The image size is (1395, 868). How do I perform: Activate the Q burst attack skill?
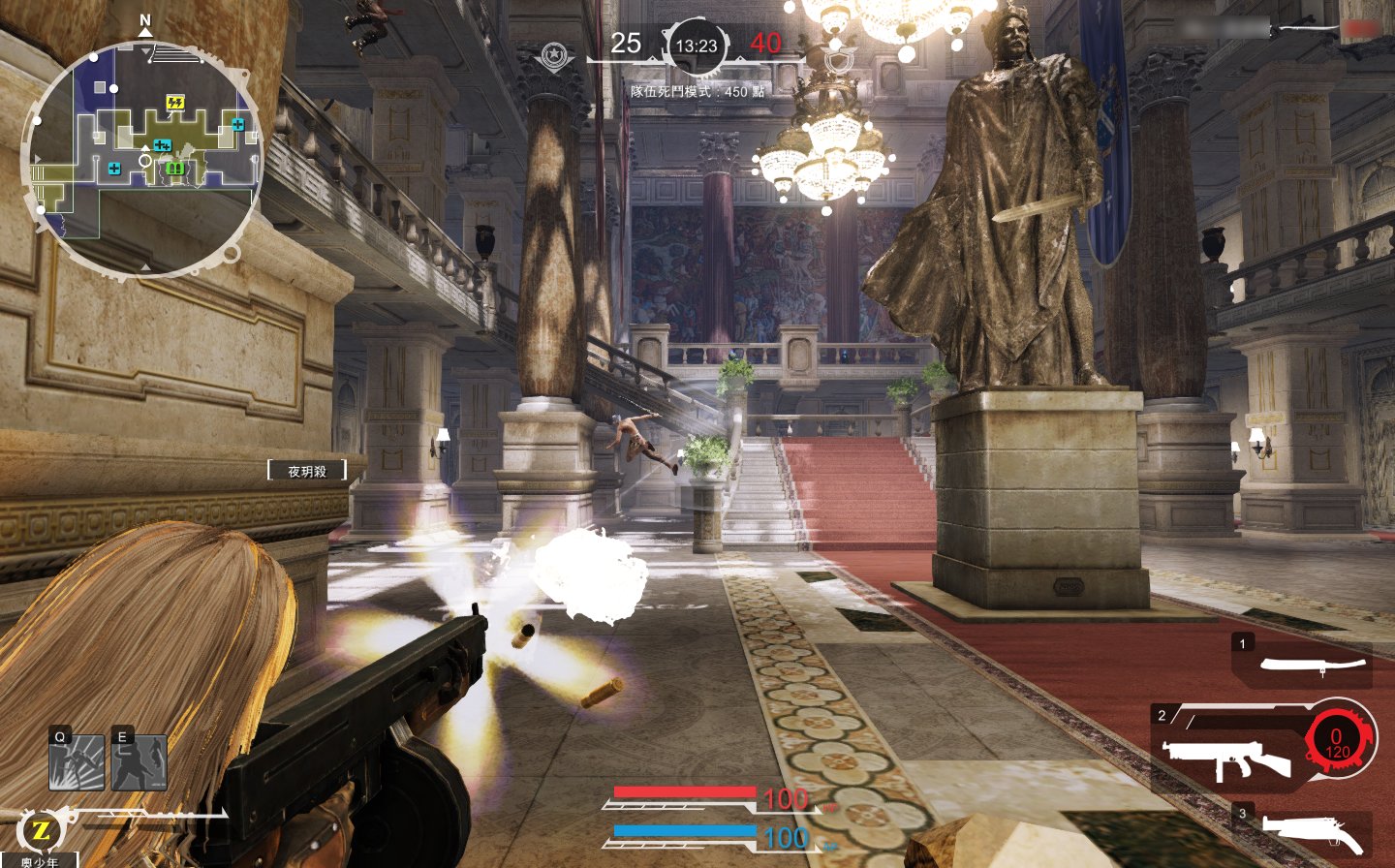click(x=77, y=762)
